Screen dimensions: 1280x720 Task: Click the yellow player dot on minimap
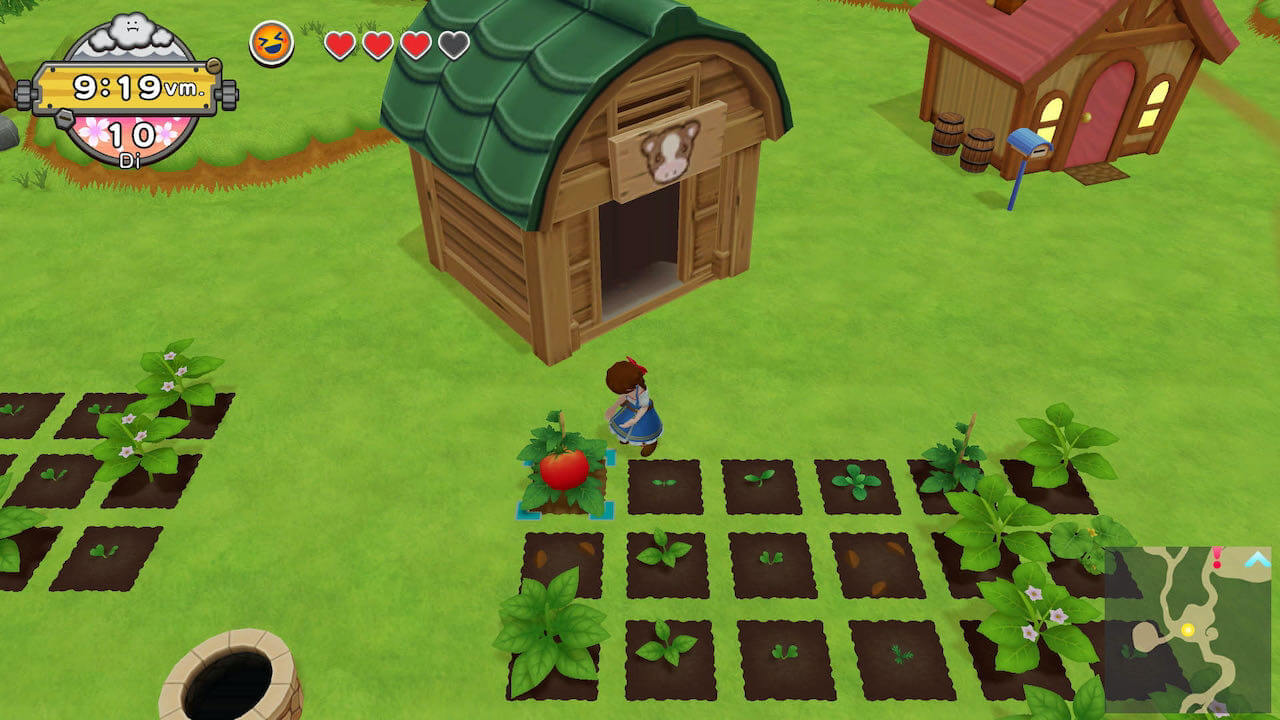1188,630
